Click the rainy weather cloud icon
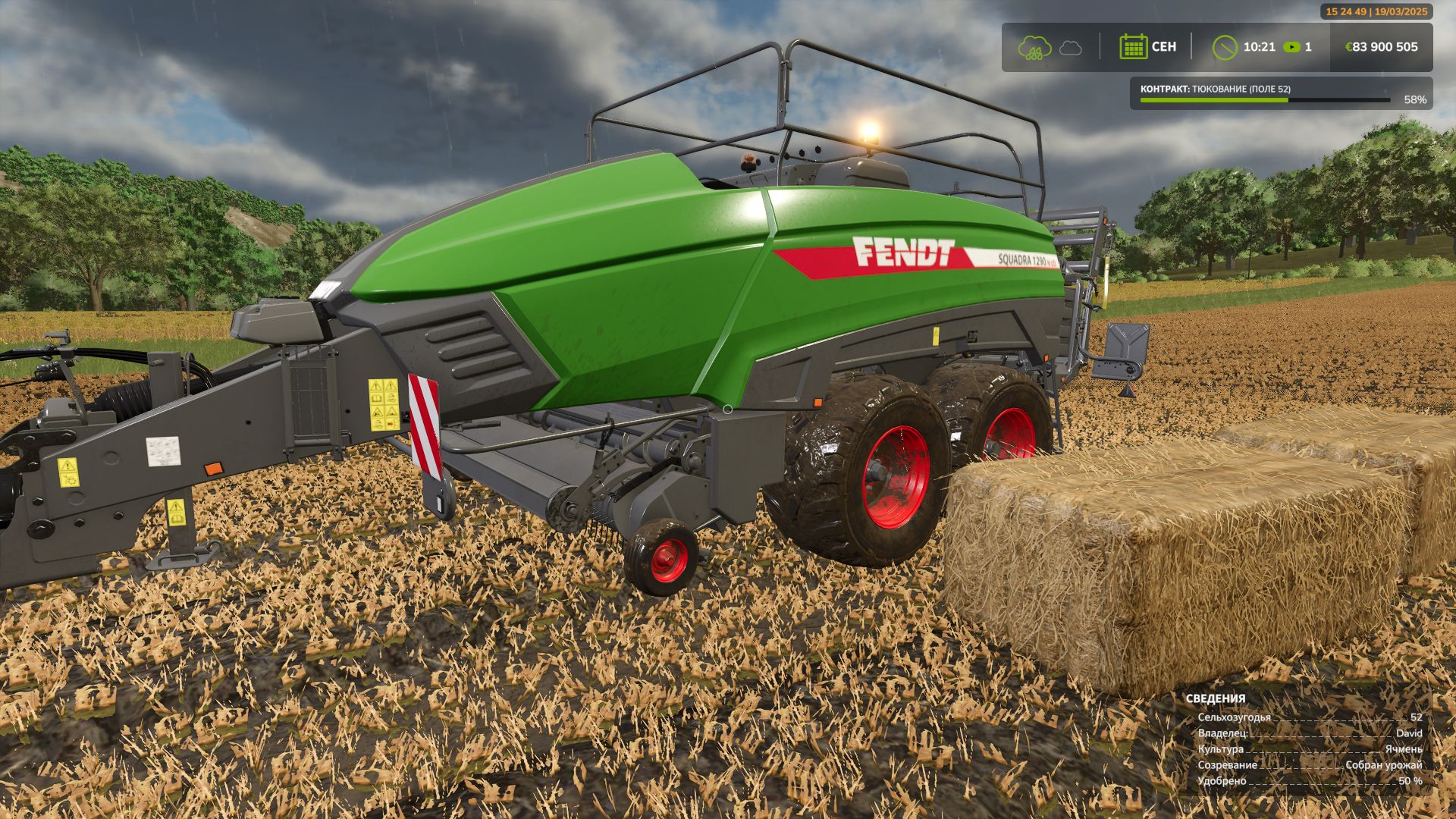1456x819 pixels. pos(1034,47)
